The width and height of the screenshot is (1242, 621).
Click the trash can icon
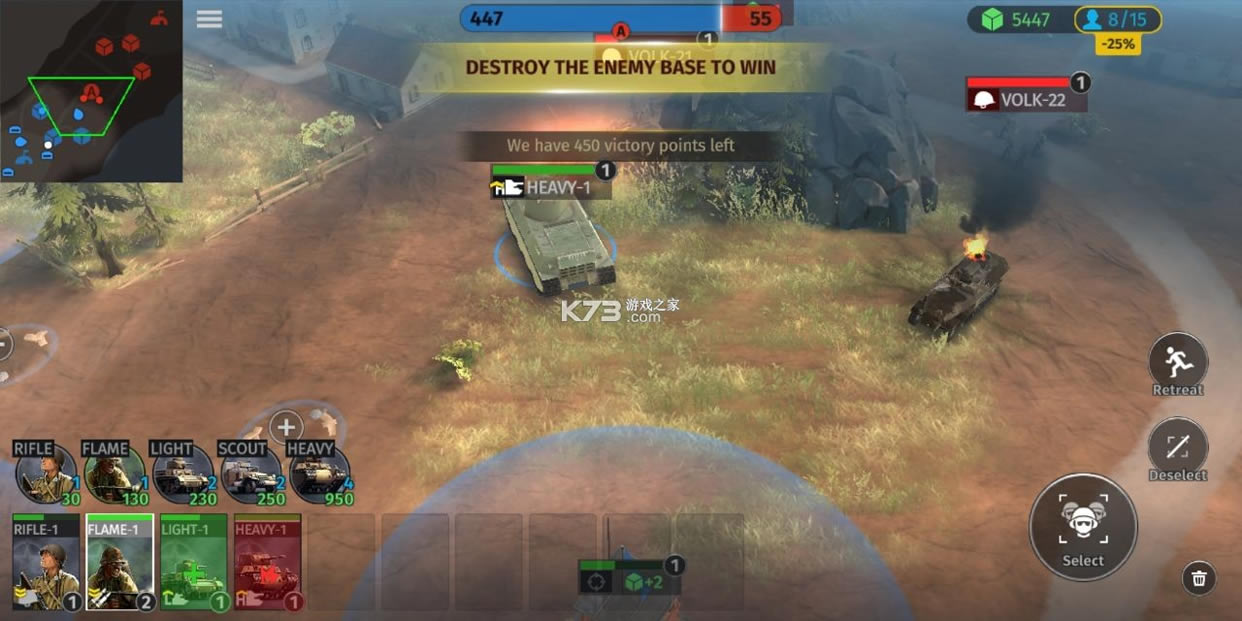(1199, 577)
